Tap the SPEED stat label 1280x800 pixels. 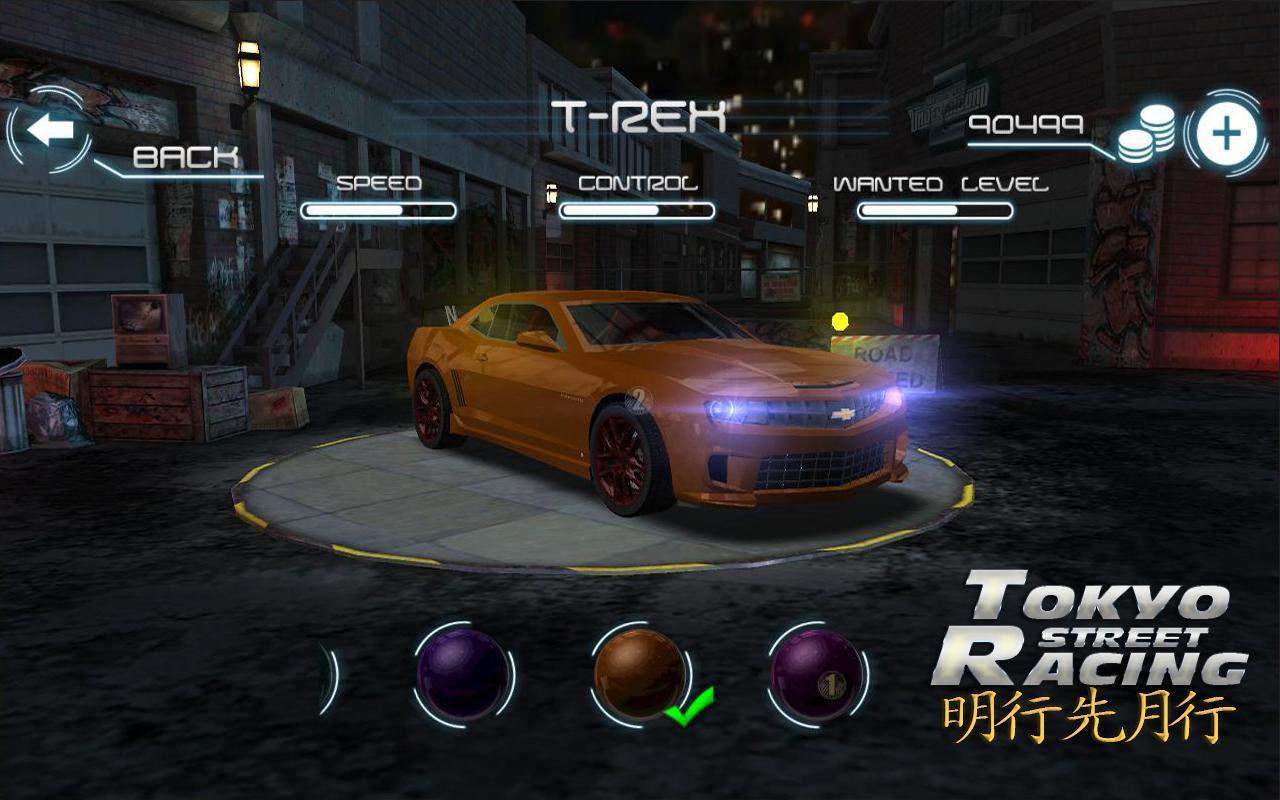381,184
